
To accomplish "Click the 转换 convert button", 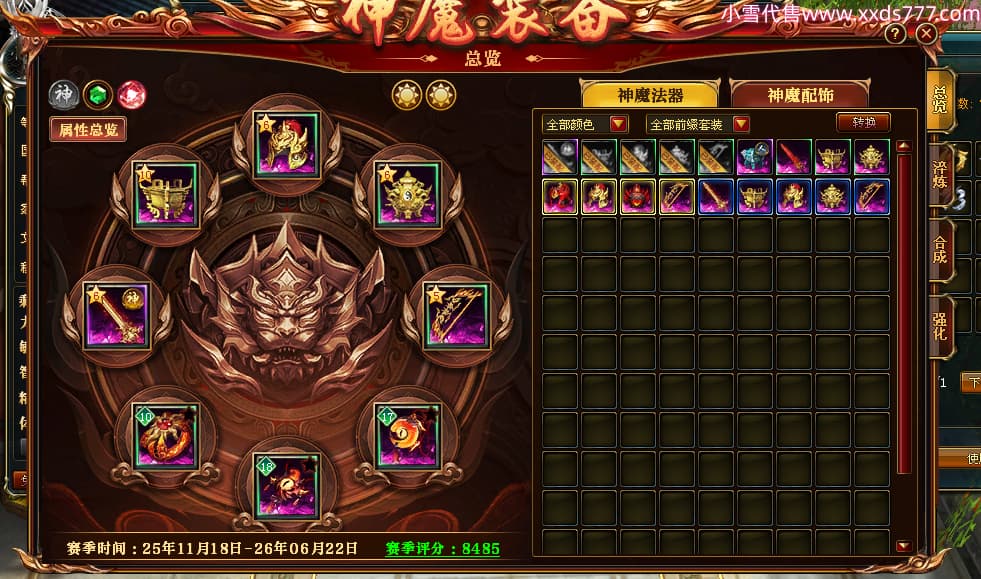I will tap(862, 123).
